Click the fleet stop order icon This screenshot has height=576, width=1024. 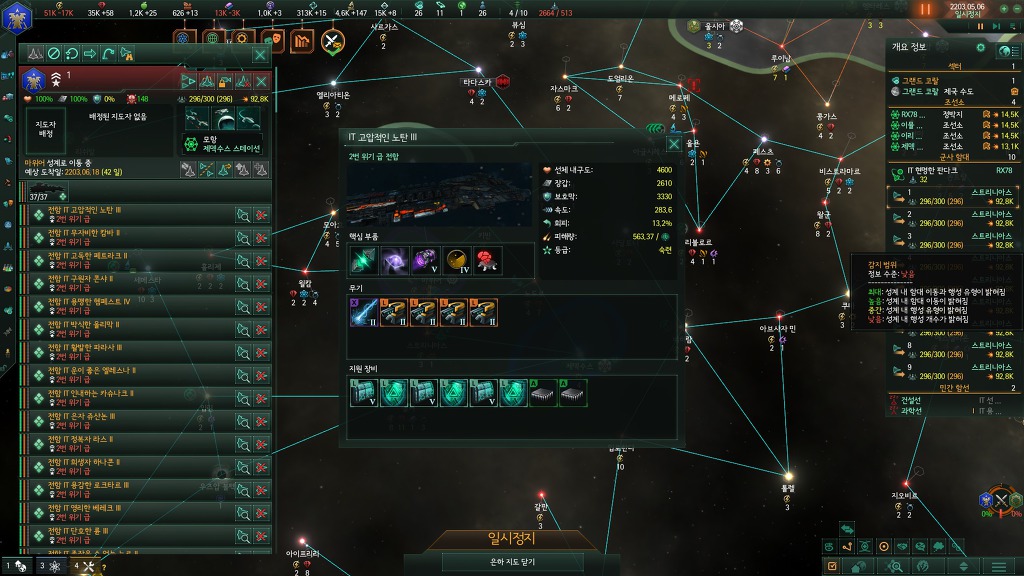point(55,54)
